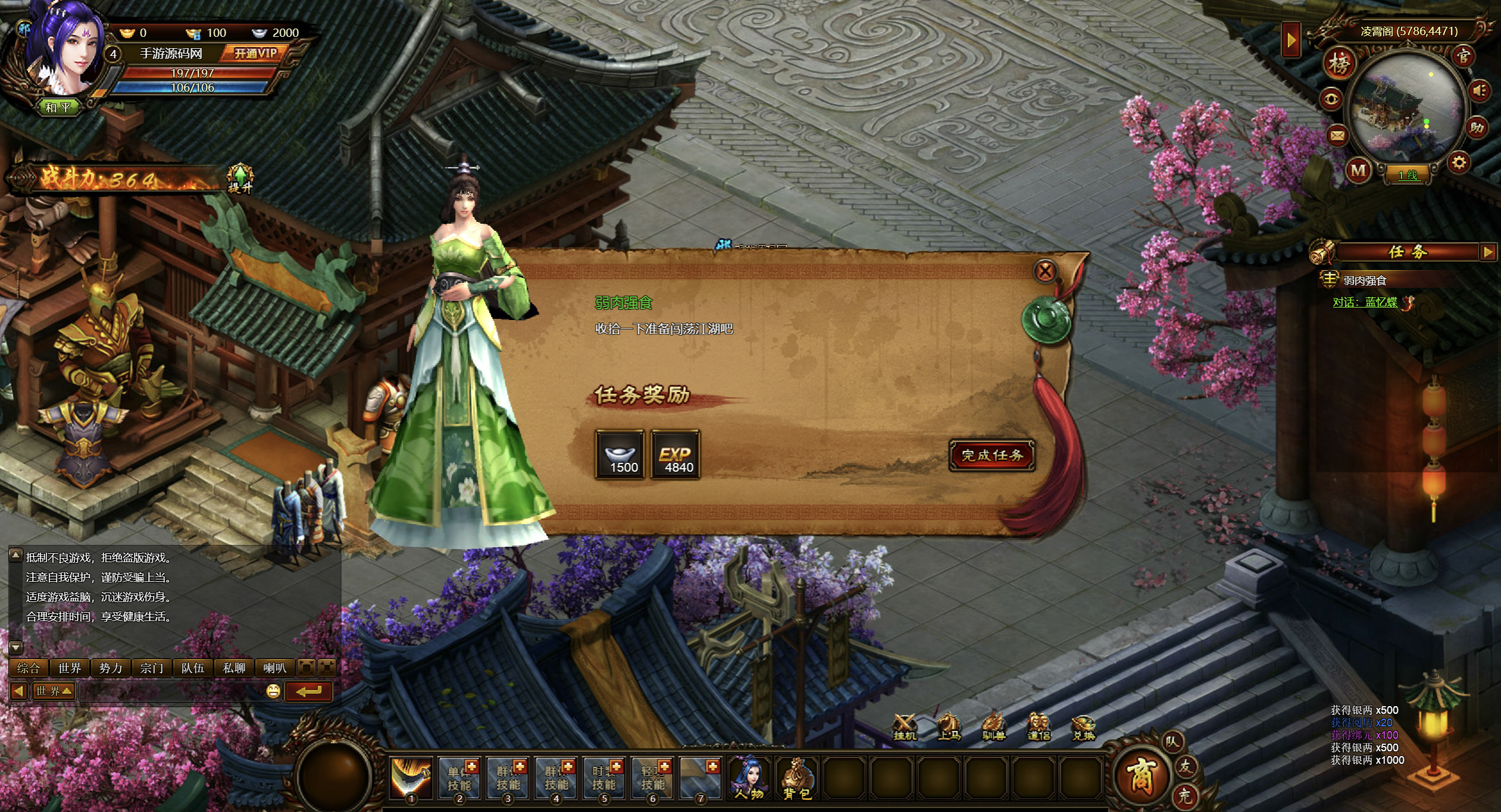
Task: Open the chat emoji picker
Action: pyautogui.click(x=273, y=691)
